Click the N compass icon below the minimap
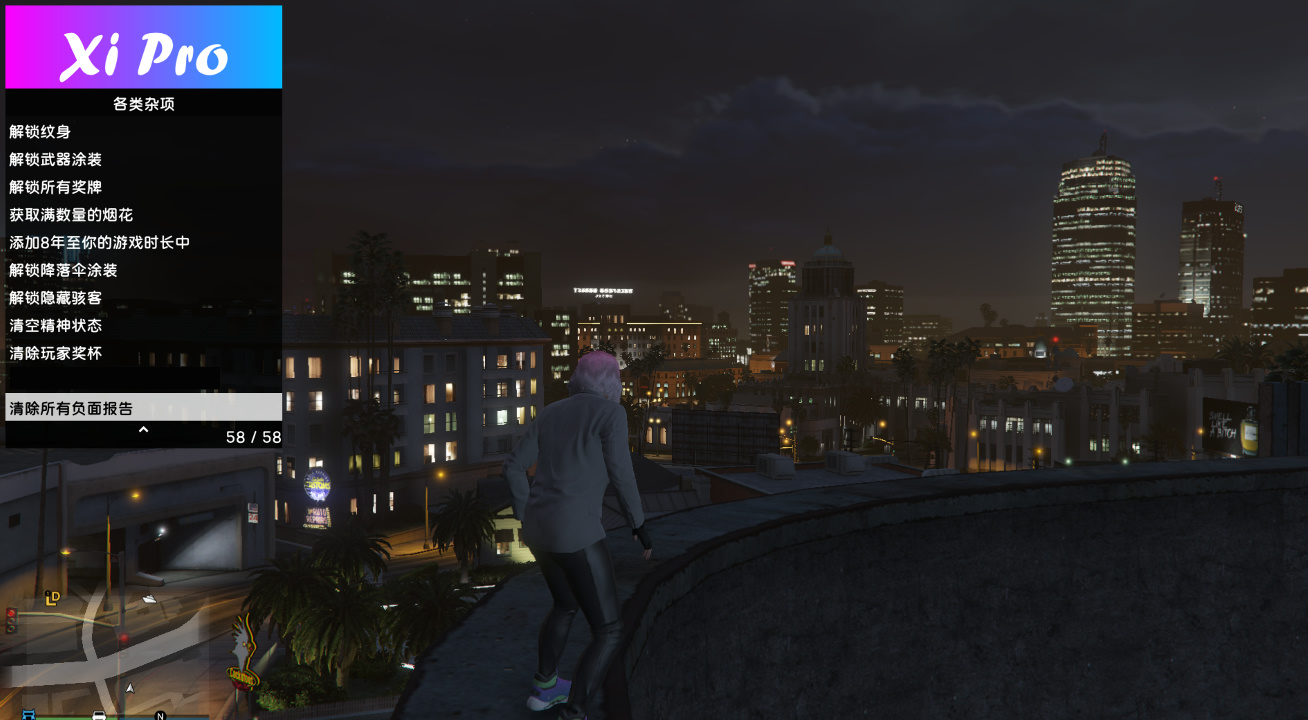Screen dimensions: 1308x720 point(160,716)
